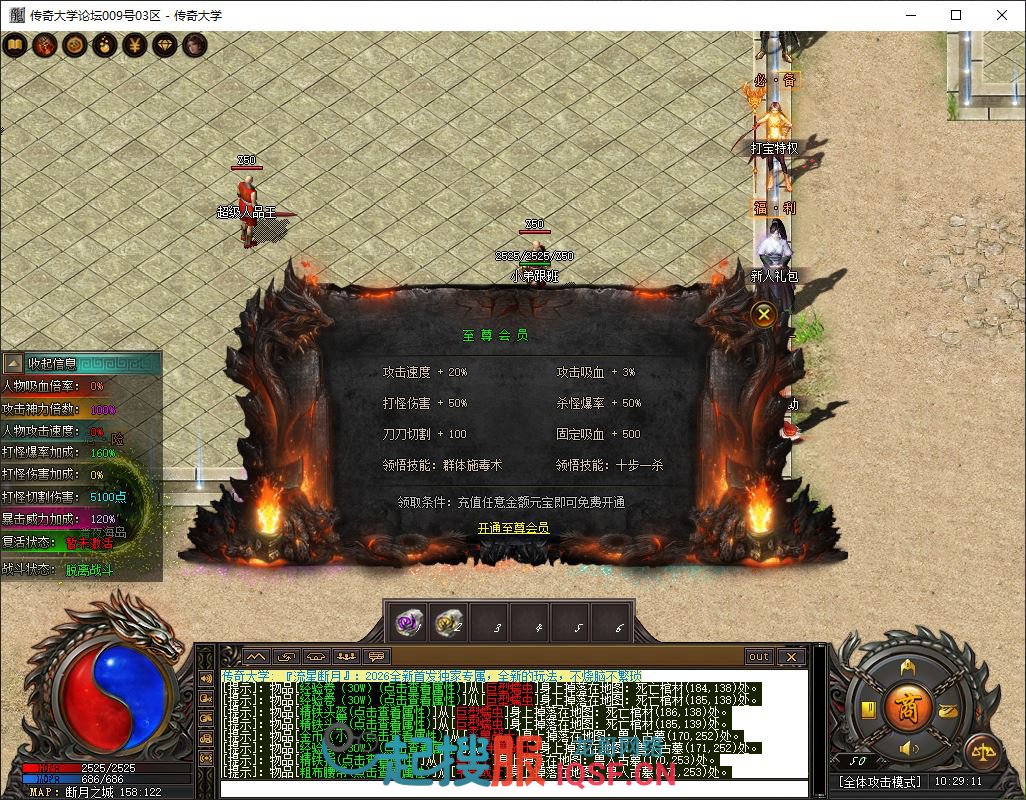Open the book icon in the top bar

(x=15, y=45)
